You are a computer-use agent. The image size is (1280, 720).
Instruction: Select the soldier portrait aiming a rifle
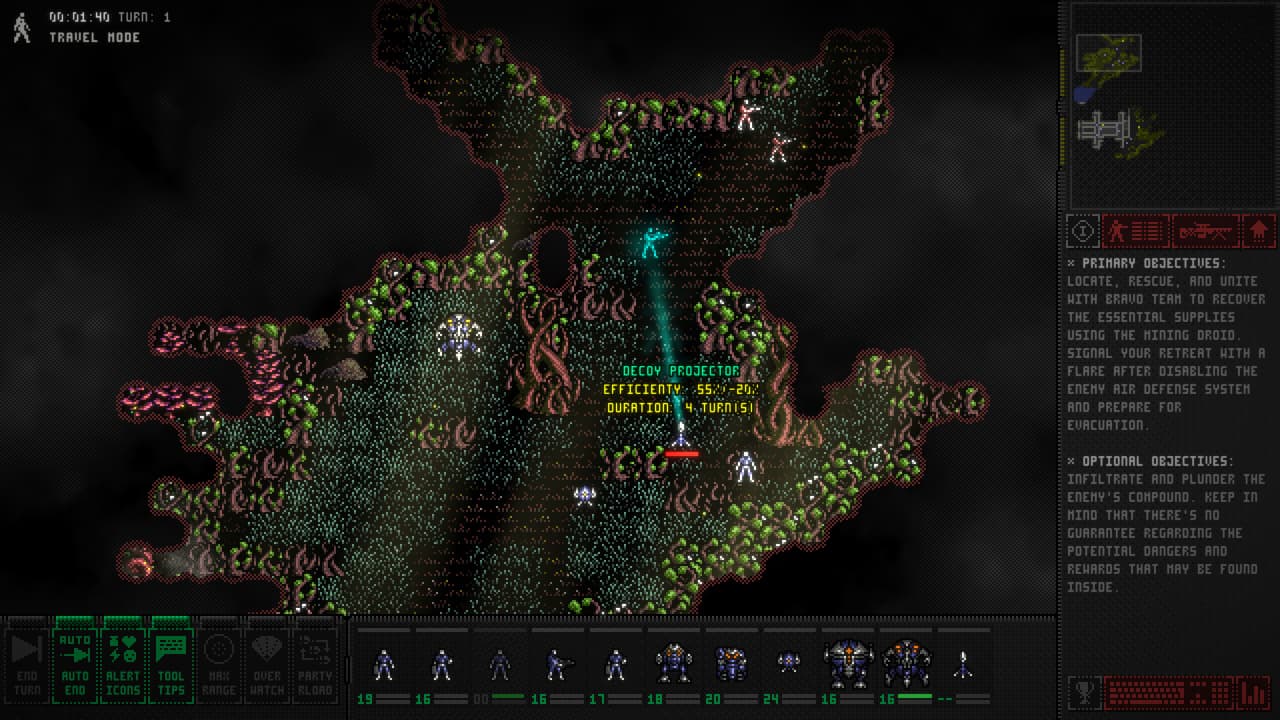pos(557,665)
